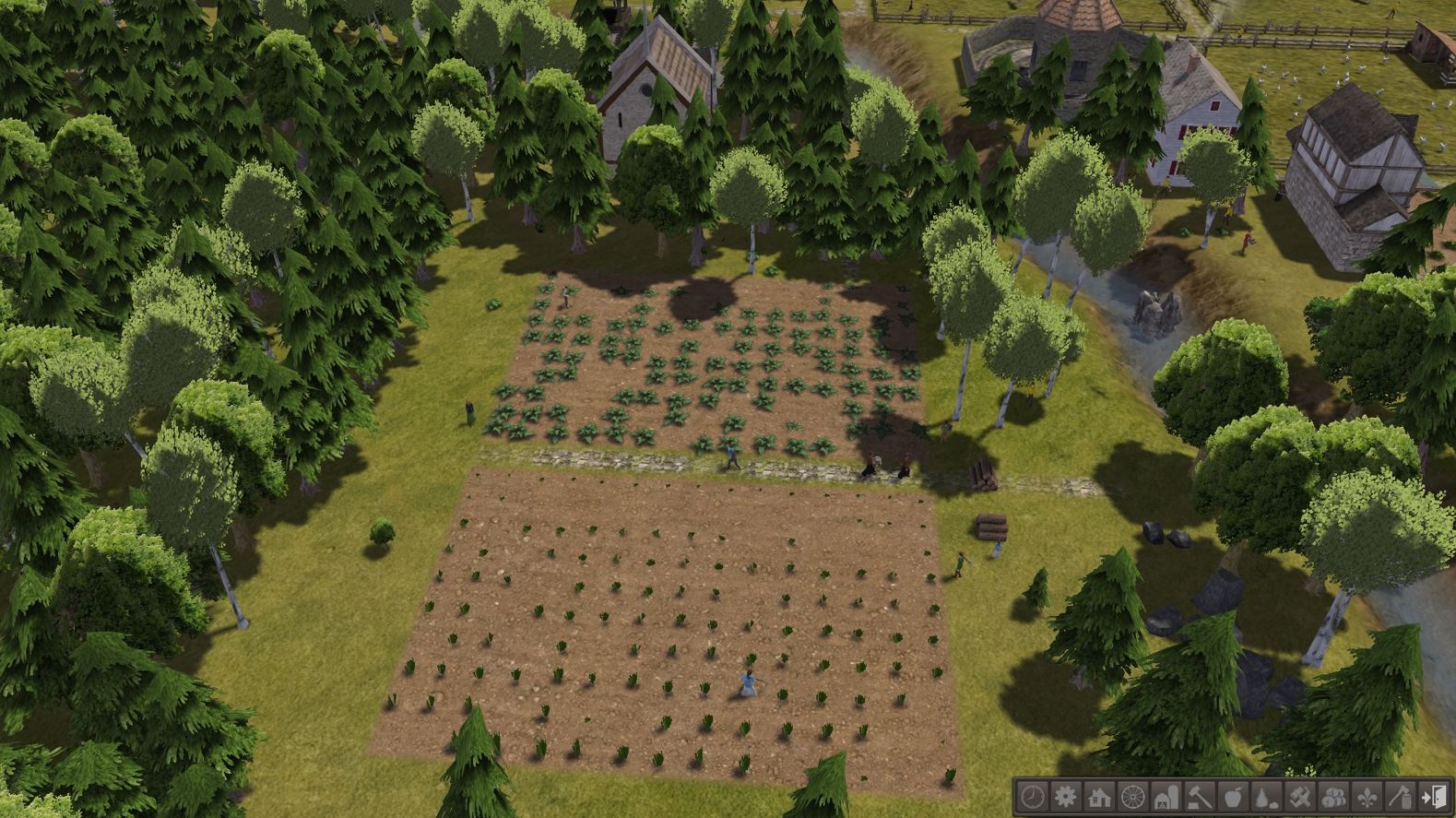Select the roads wagon-wheel icon
The width and height of the screenshot is (1456, 818).
pyautogui.click(x=1135, y=799)
